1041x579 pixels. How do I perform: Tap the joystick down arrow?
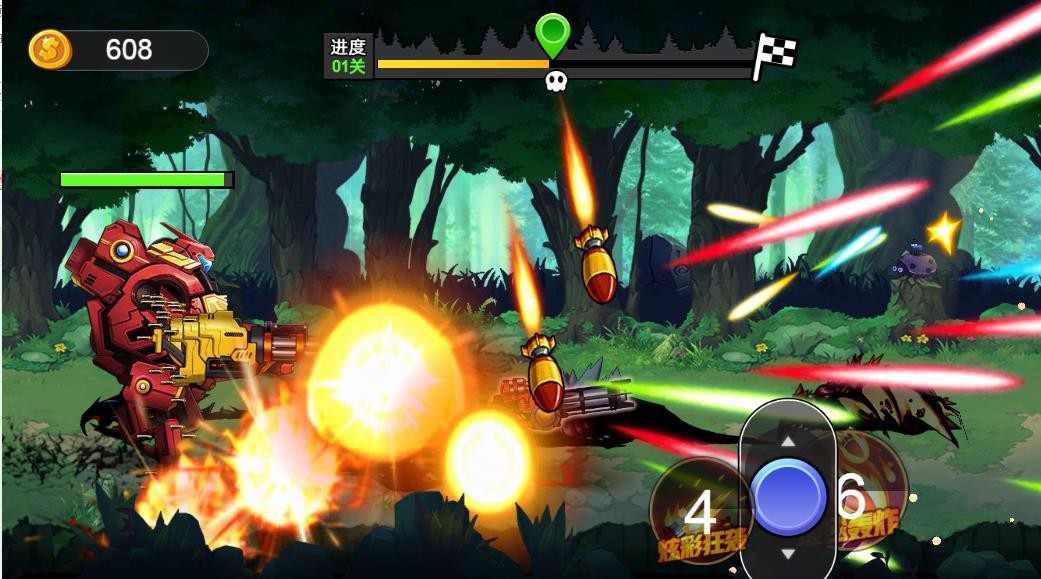788,553
